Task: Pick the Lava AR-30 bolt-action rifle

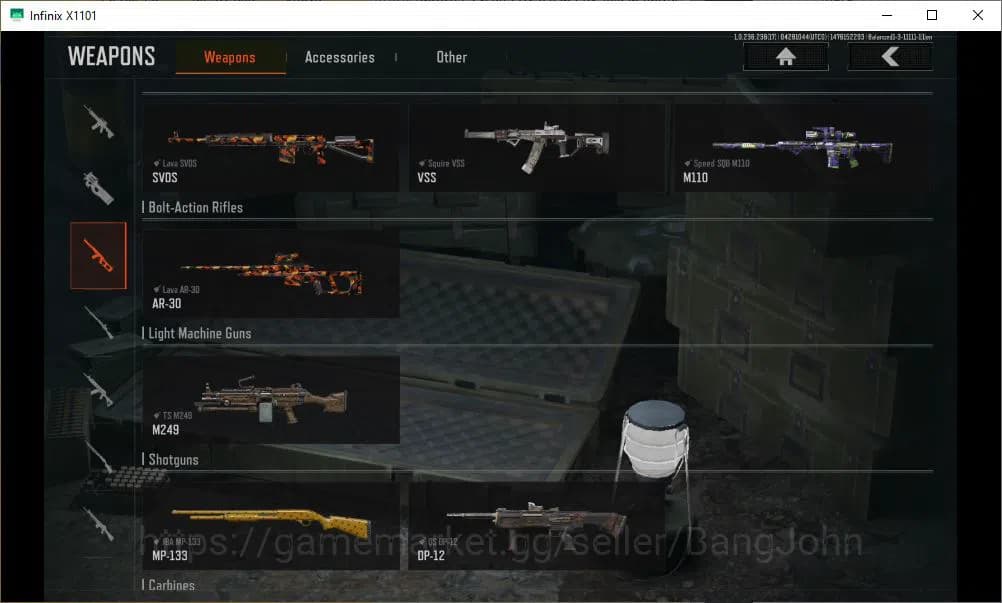Action: click(x=272, y=273)
